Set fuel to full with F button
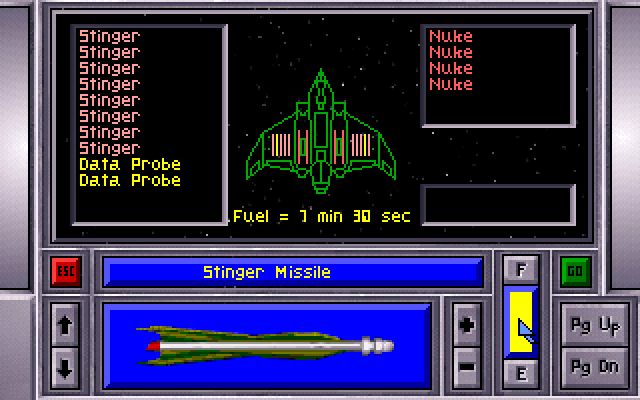This screenshot has width=640, height=400. pos(521,270)
